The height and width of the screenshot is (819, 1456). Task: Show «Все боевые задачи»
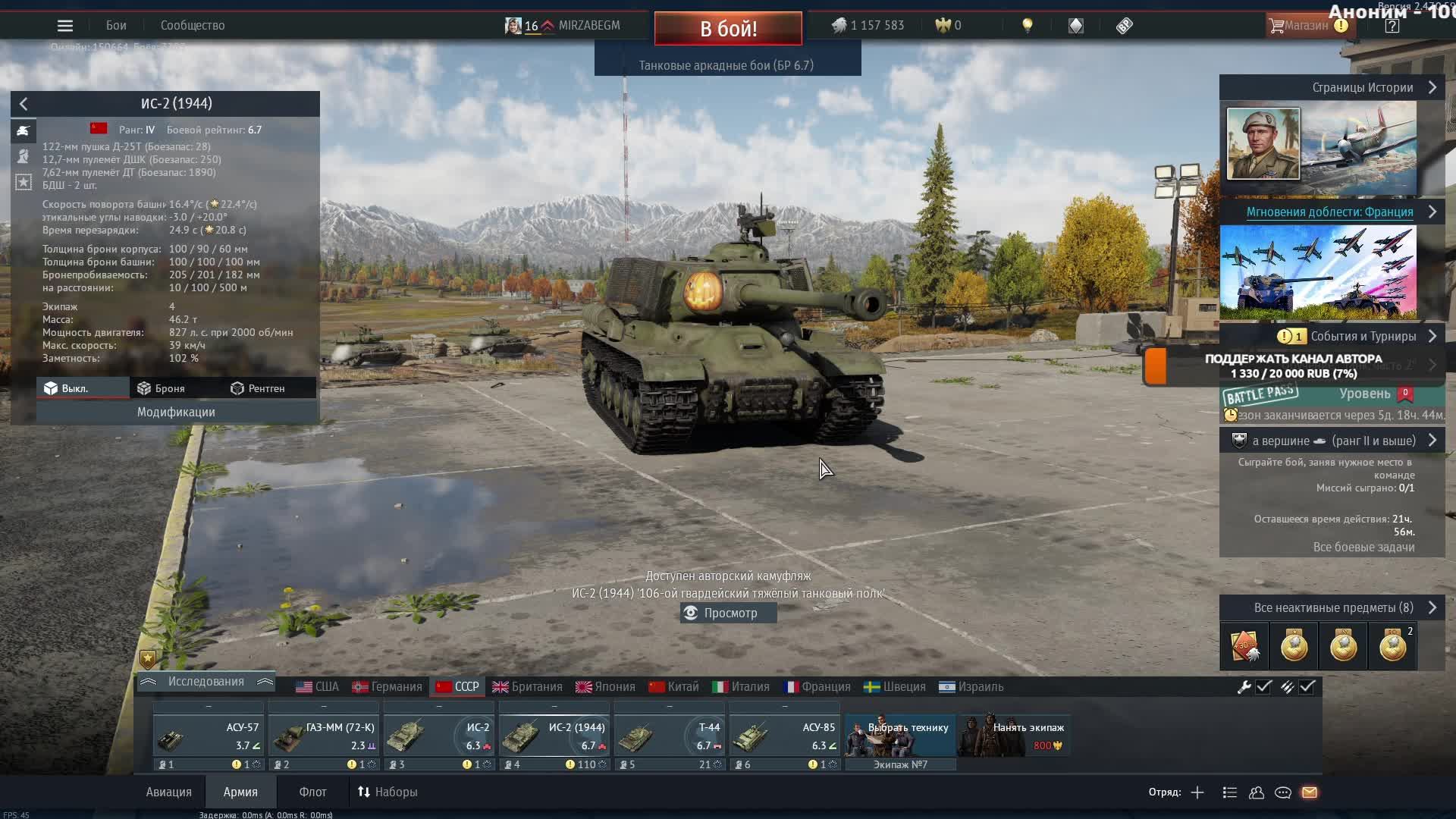1363,547
